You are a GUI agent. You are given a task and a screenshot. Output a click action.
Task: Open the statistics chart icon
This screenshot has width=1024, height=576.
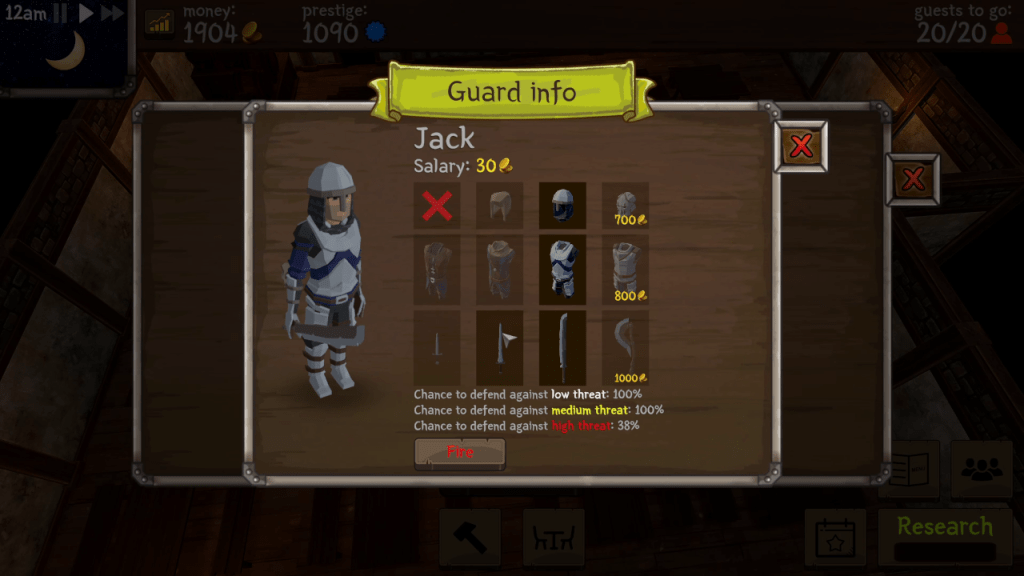pos(159,22)
